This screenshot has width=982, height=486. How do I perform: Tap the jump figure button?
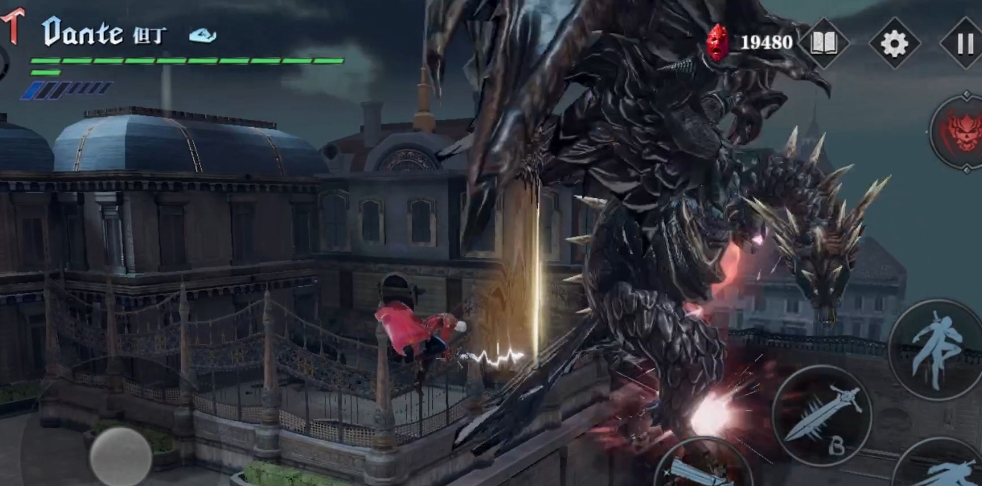[x=936, y=348]
